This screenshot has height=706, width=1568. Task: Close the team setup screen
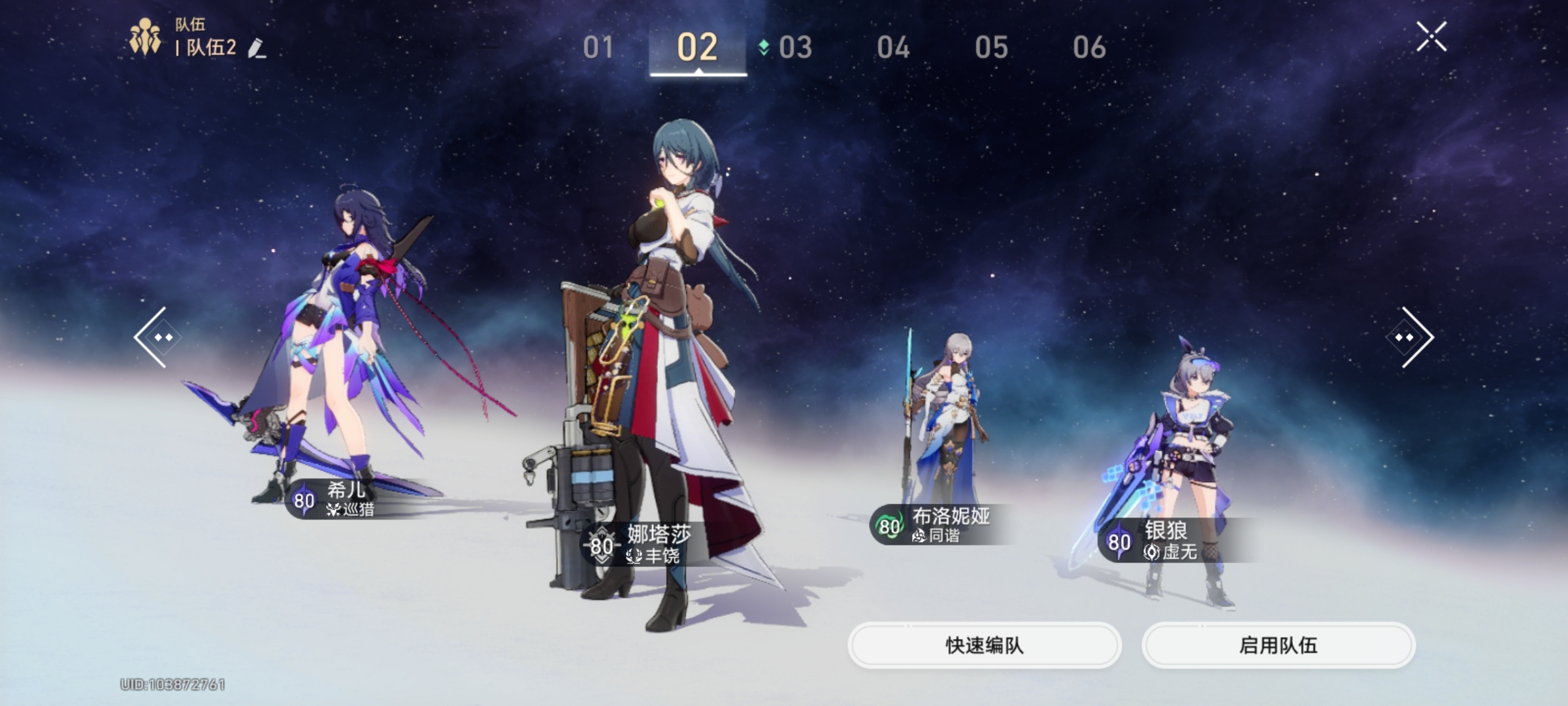click(1431, 37)
